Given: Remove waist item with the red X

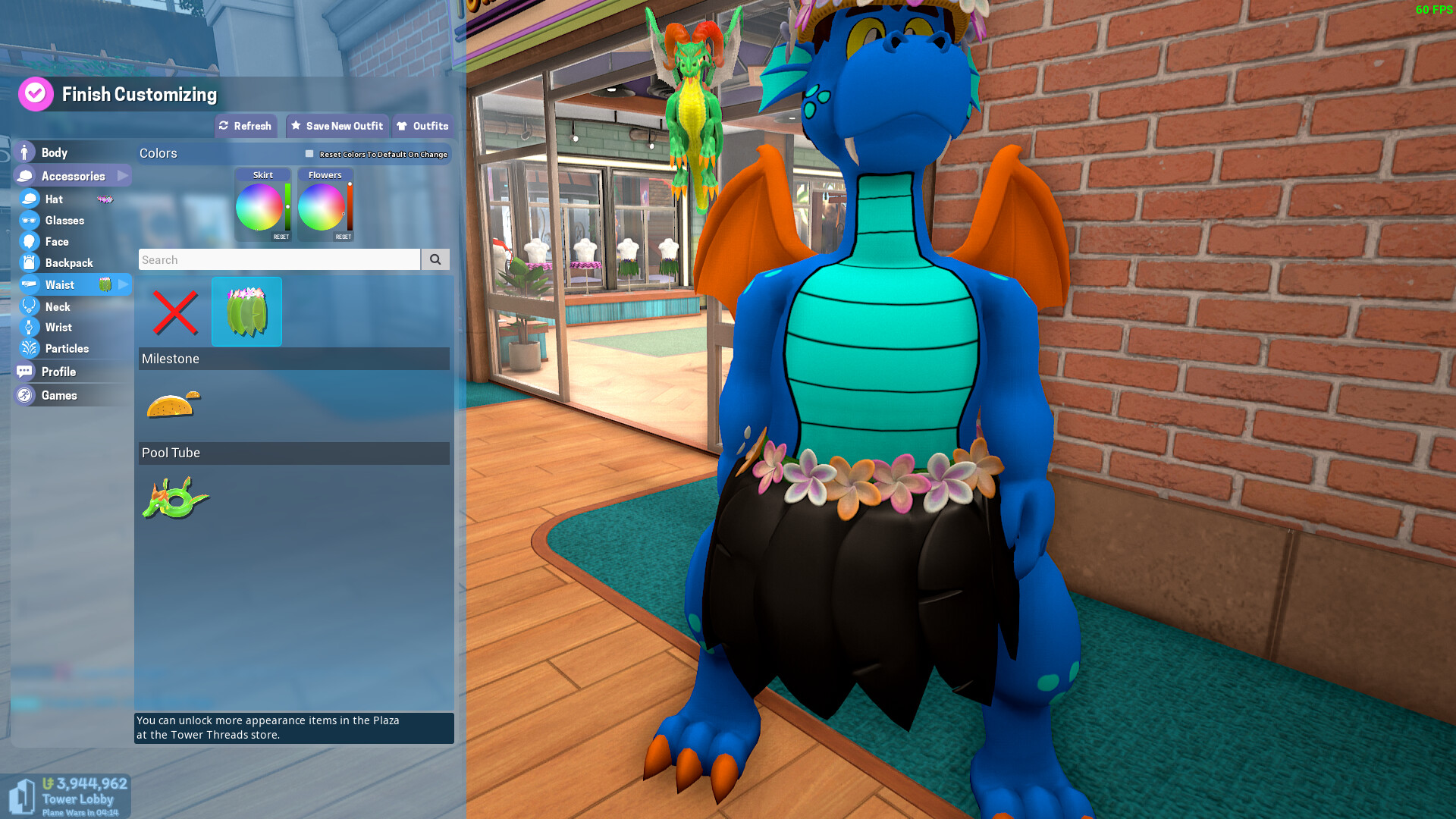Looking at the screenshot, I should coord(175,312).
